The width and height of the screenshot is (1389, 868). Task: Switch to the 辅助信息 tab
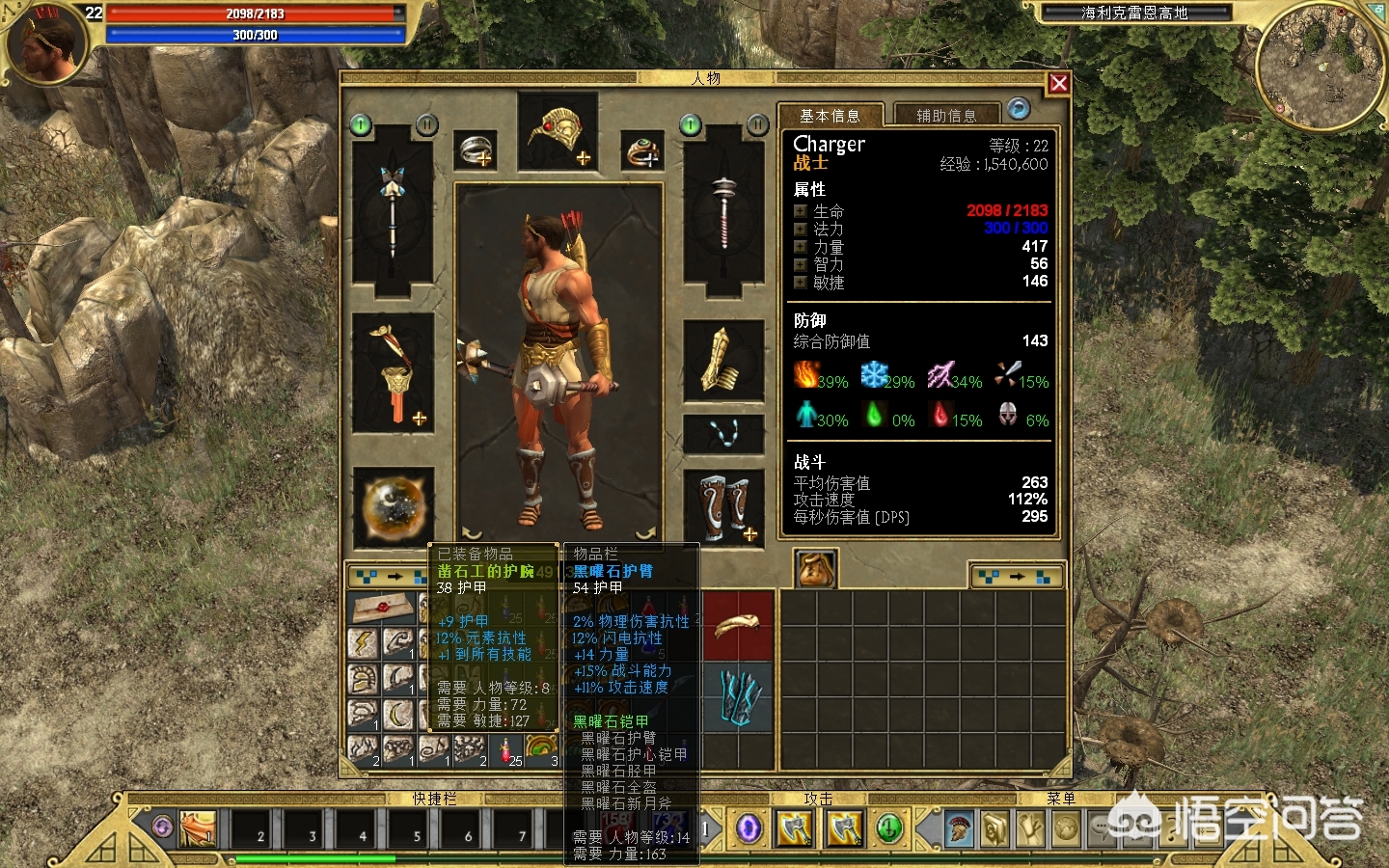pyautogui.click(x=945, y=116)
